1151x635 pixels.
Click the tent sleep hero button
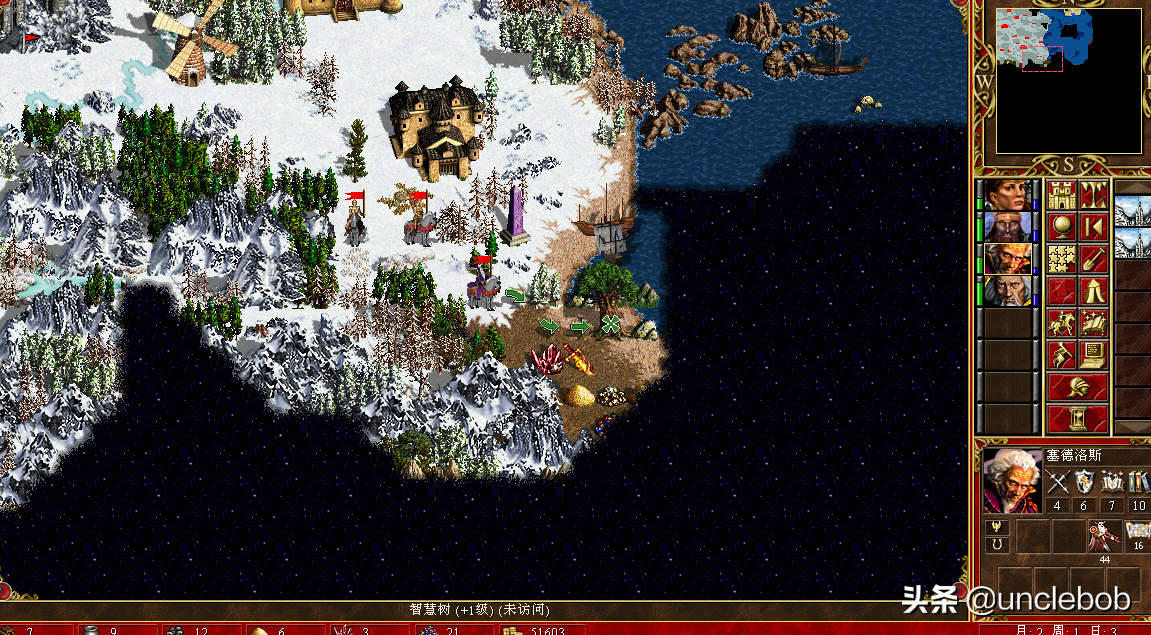coord(1094,292)
